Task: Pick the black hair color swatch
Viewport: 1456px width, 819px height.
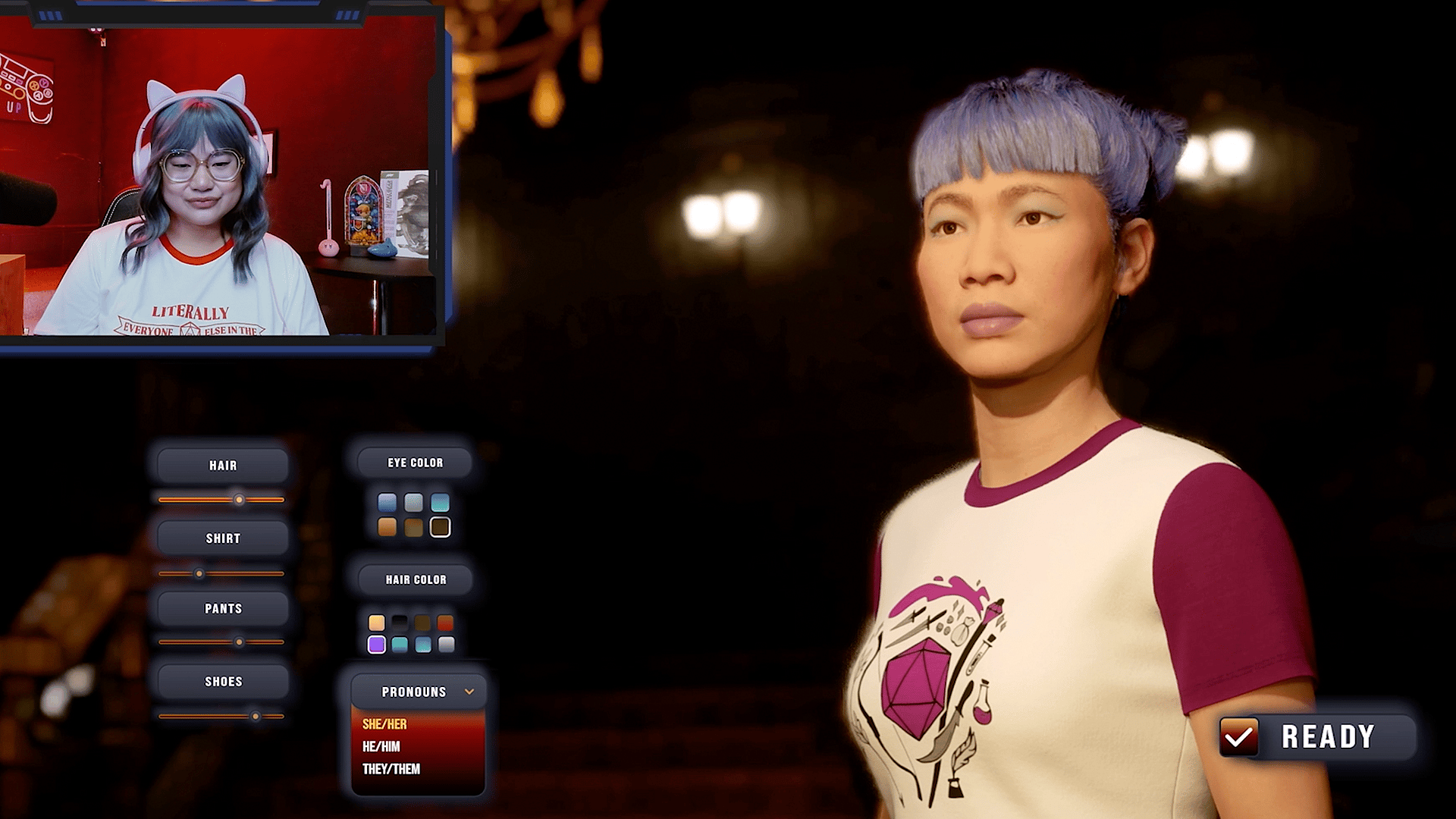Action: [x=400, y=623]
